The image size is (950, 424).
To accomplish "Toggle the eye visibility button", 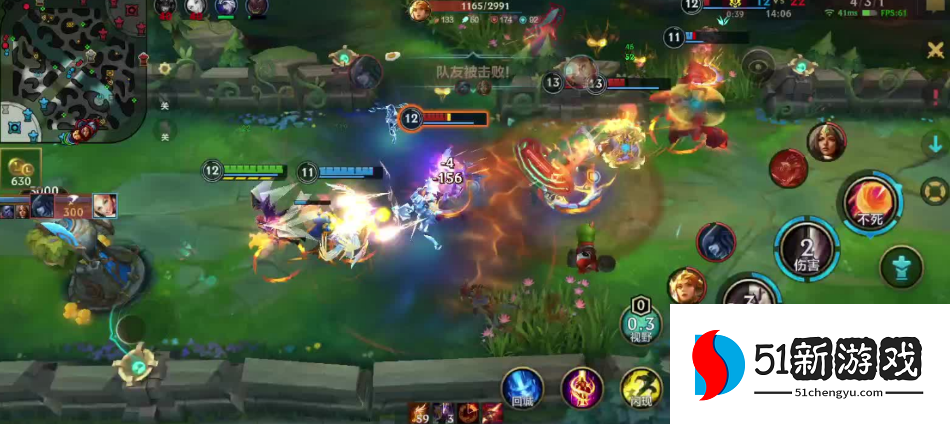I will (760, 70).
